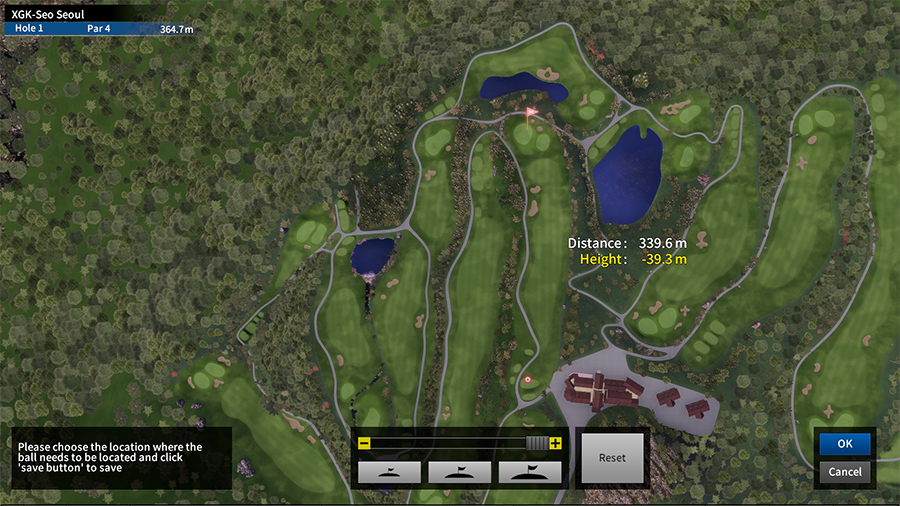This screenshot has height=506, width=900.
Task: Choose the medium flag mound button
Action: click(x=460, y=471)
